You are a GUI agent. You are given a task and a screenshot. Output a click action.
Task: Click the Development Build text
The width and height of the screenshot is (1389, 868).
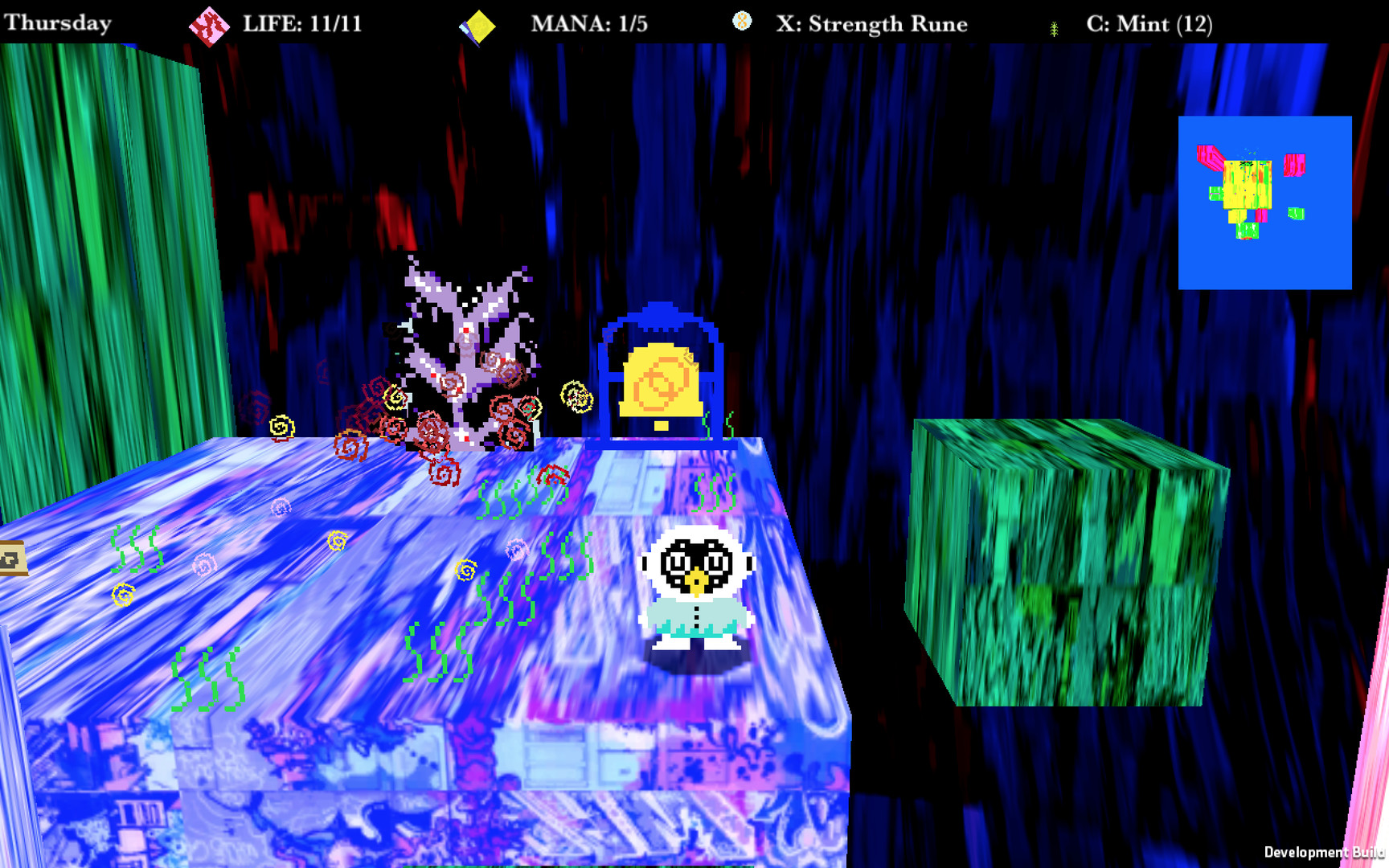click(1326, 851)
